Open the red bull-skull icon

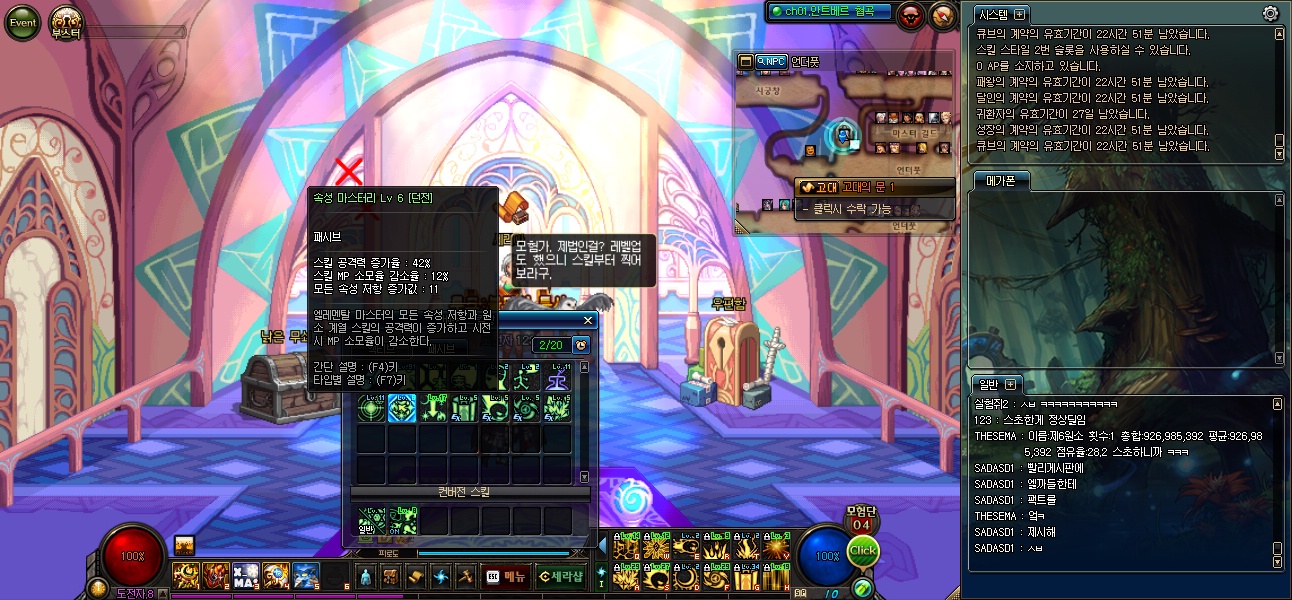tap(911, 15)
